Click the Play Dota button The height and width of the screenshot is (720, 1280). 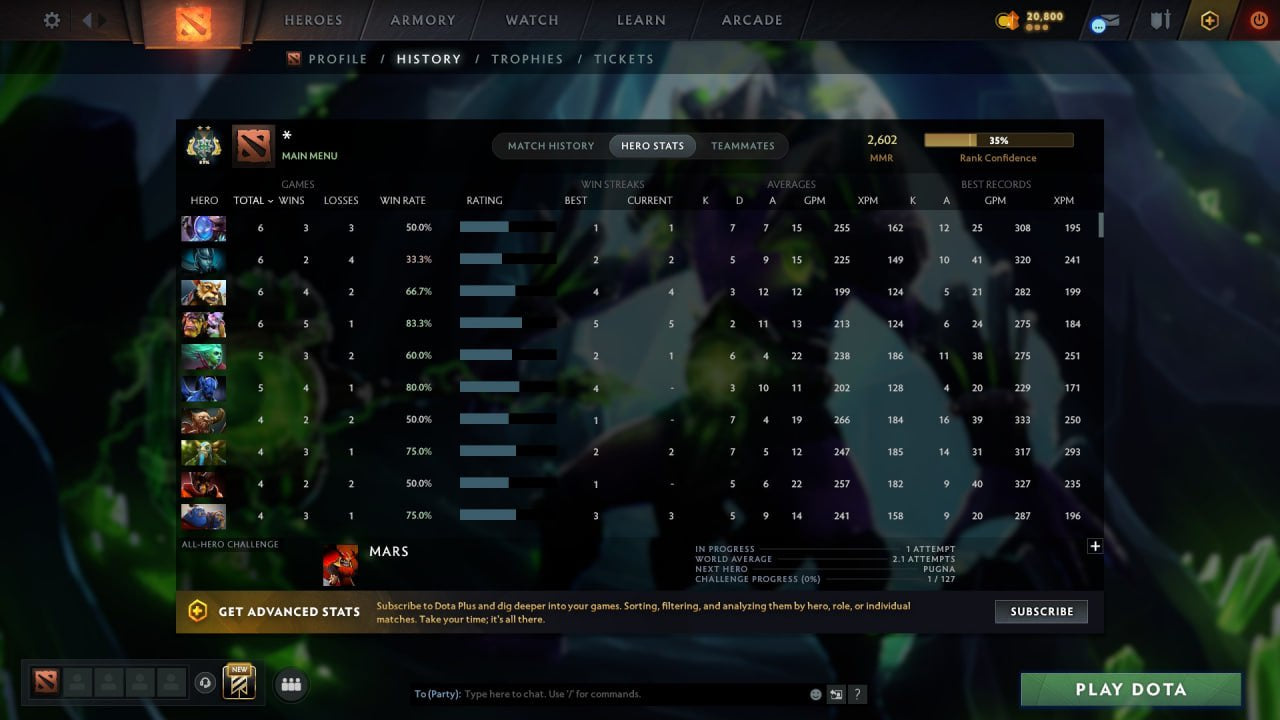click(1130, 689)
